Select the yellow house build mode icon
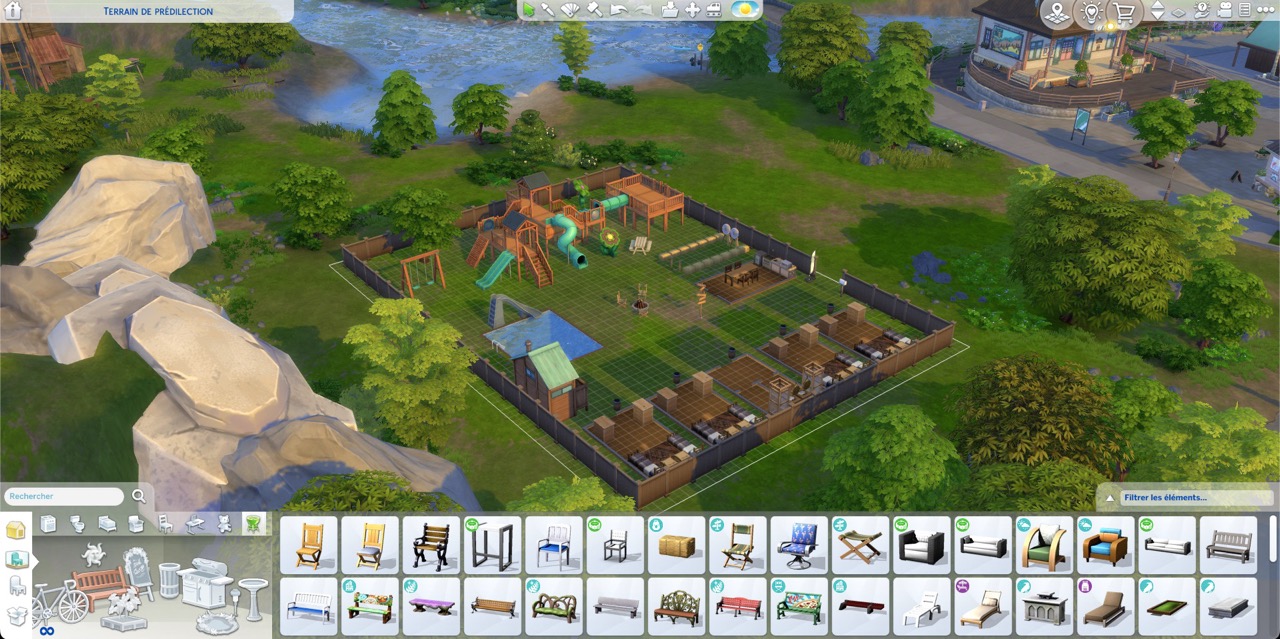Viewport: 1280px width, 639px height. pyautogui.click(x=16, y=531)
